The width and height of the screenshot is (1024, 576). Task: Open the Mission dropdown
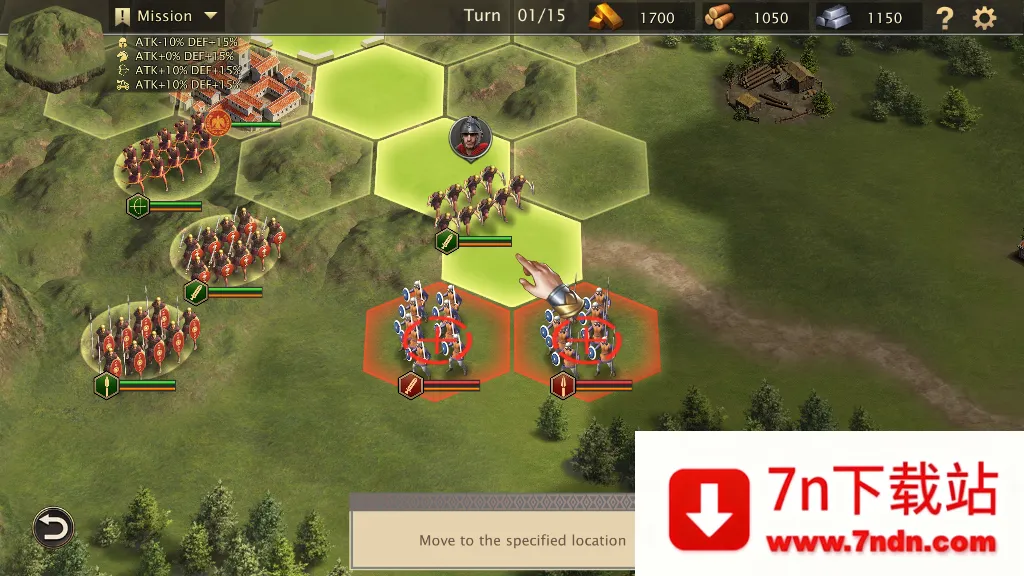click(x=166, y=16)
